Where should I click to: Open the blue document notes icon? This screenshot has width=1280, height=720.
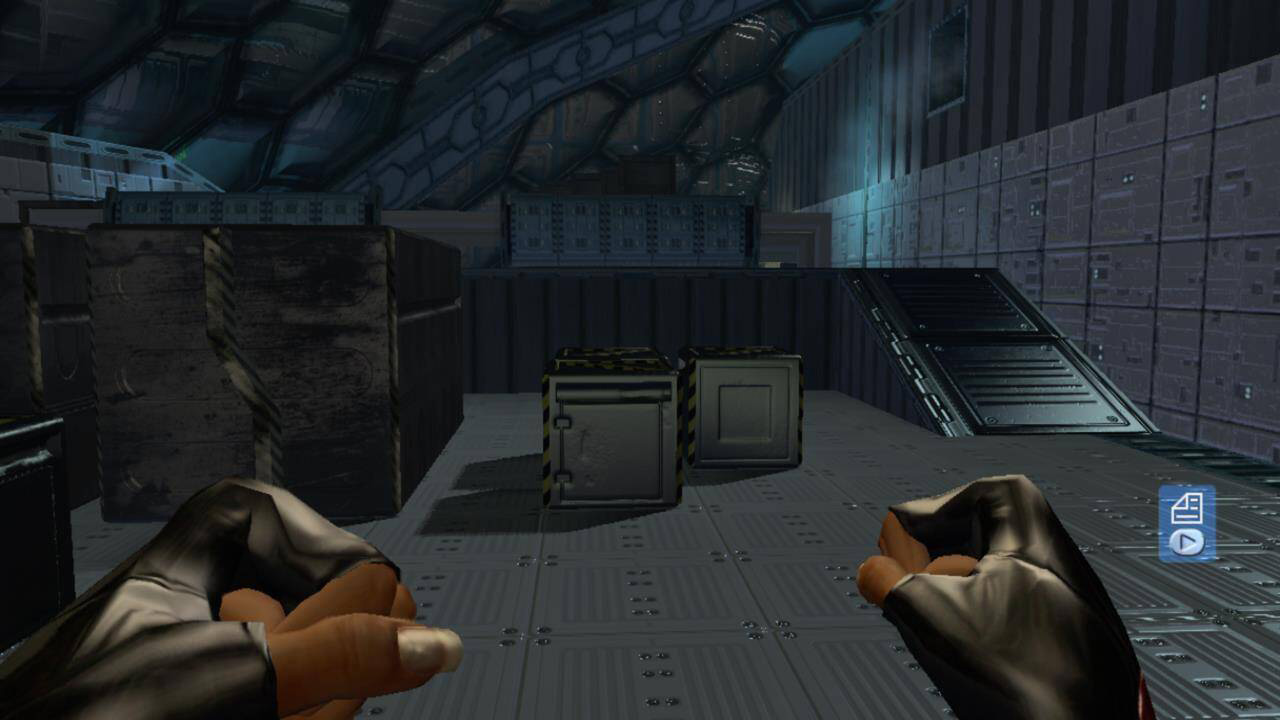[x=1187, y=508]
